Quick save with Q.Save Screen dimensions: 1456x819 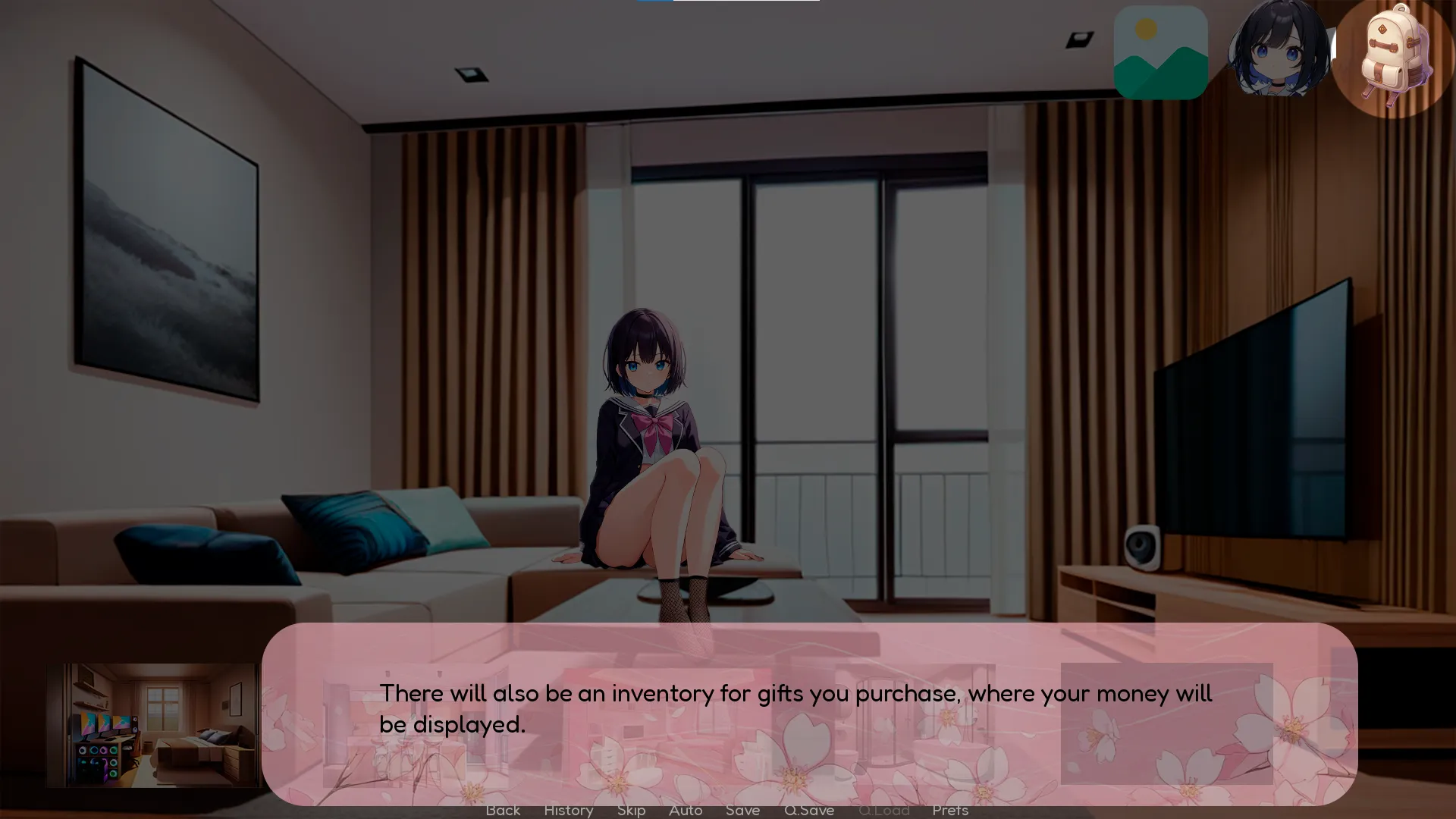pos(809,811)
